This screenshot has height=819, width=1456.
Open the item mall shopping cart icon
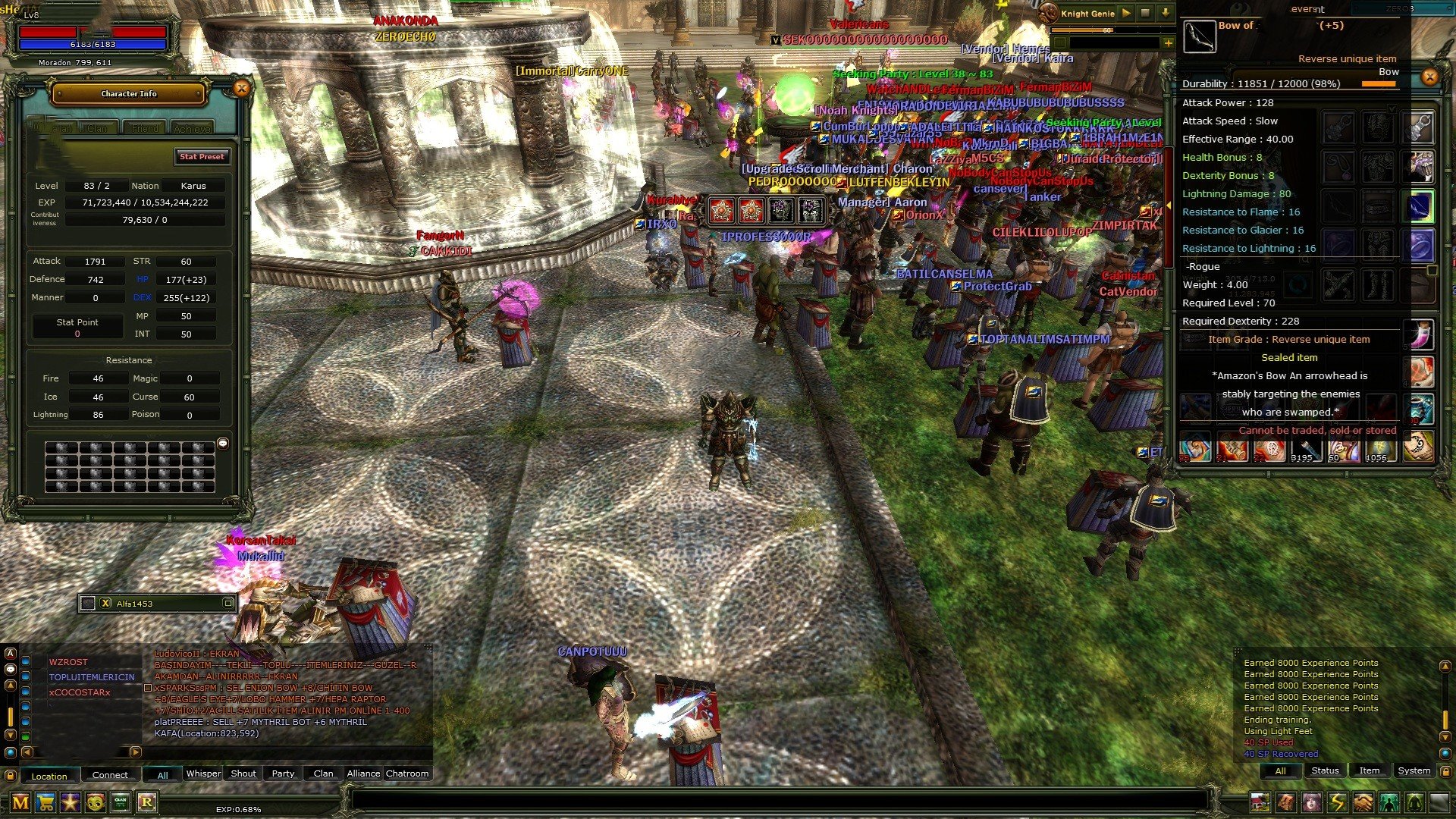[x=45, y=802]
